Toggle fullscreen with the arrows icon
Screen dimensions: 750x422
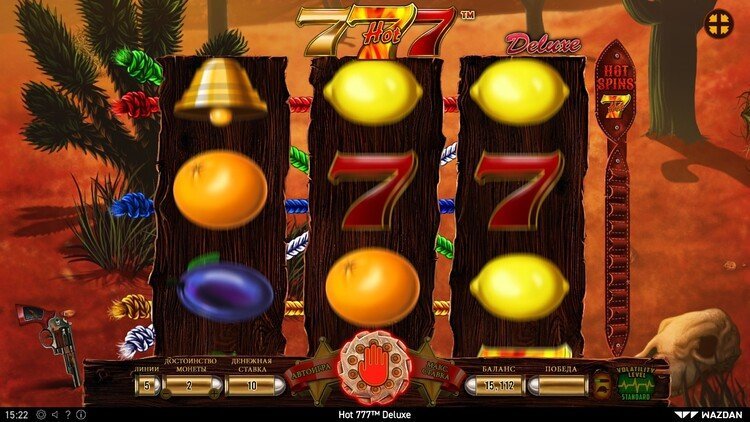[x=719, y=24]
